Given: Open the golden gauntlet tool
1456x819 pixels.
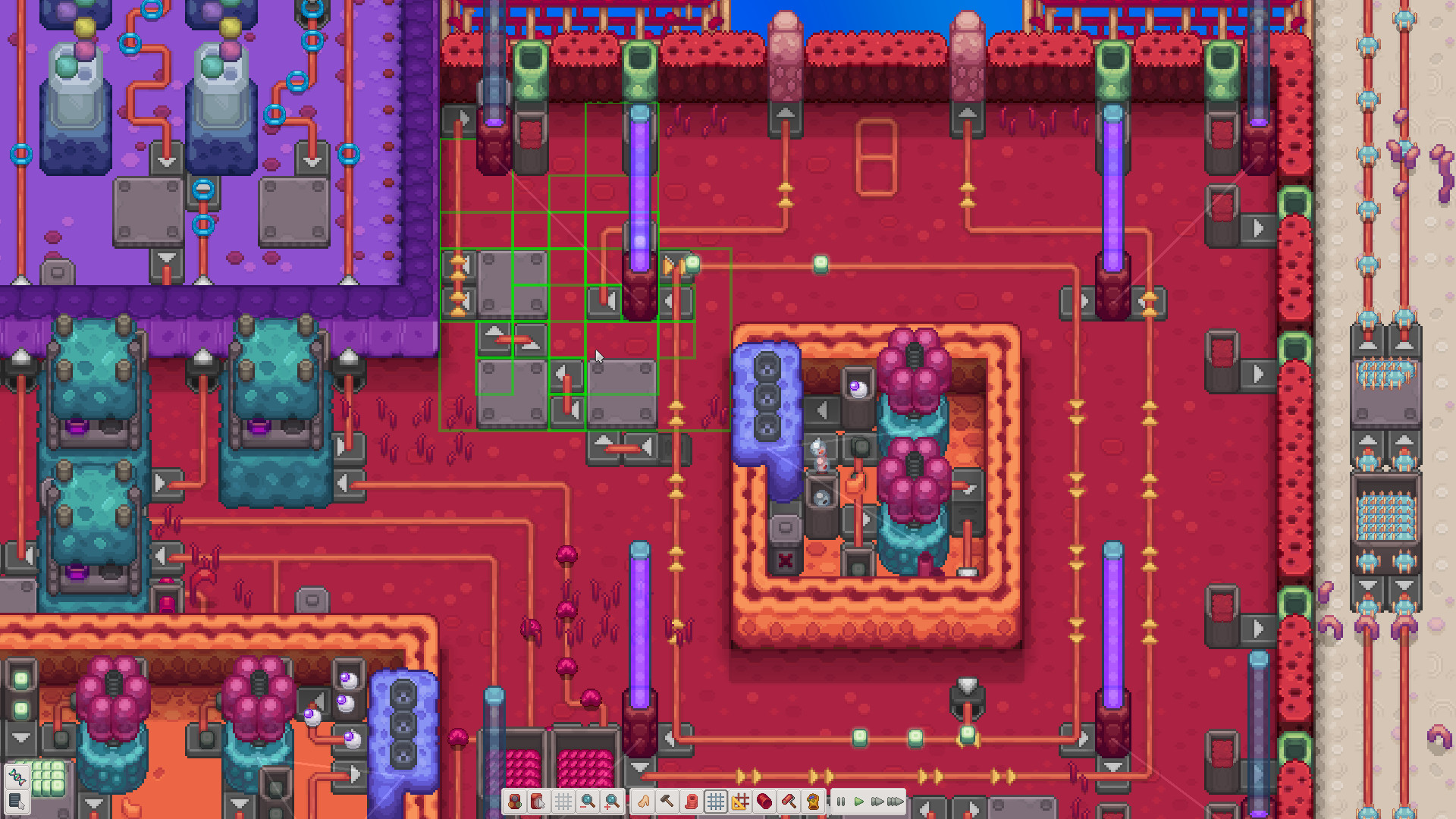Looking at the screenshot, I should click(811, 800).
